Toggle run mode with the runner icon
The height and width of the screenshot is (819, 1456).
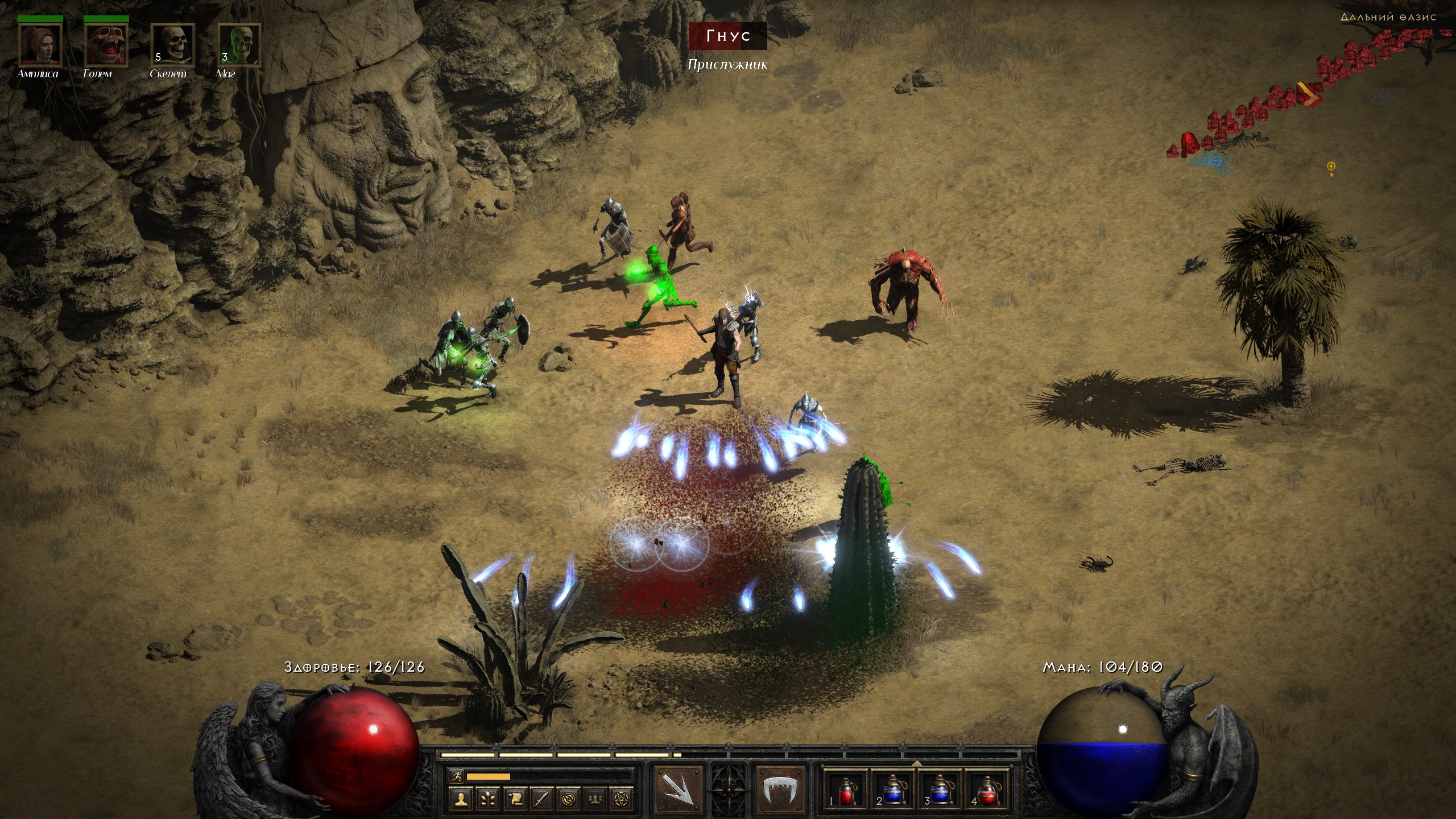pos(456,776)
